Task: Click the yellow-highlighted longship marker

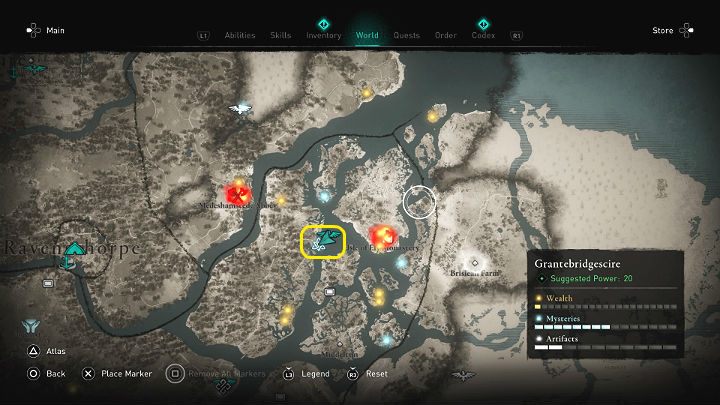Action: [323, 241]
